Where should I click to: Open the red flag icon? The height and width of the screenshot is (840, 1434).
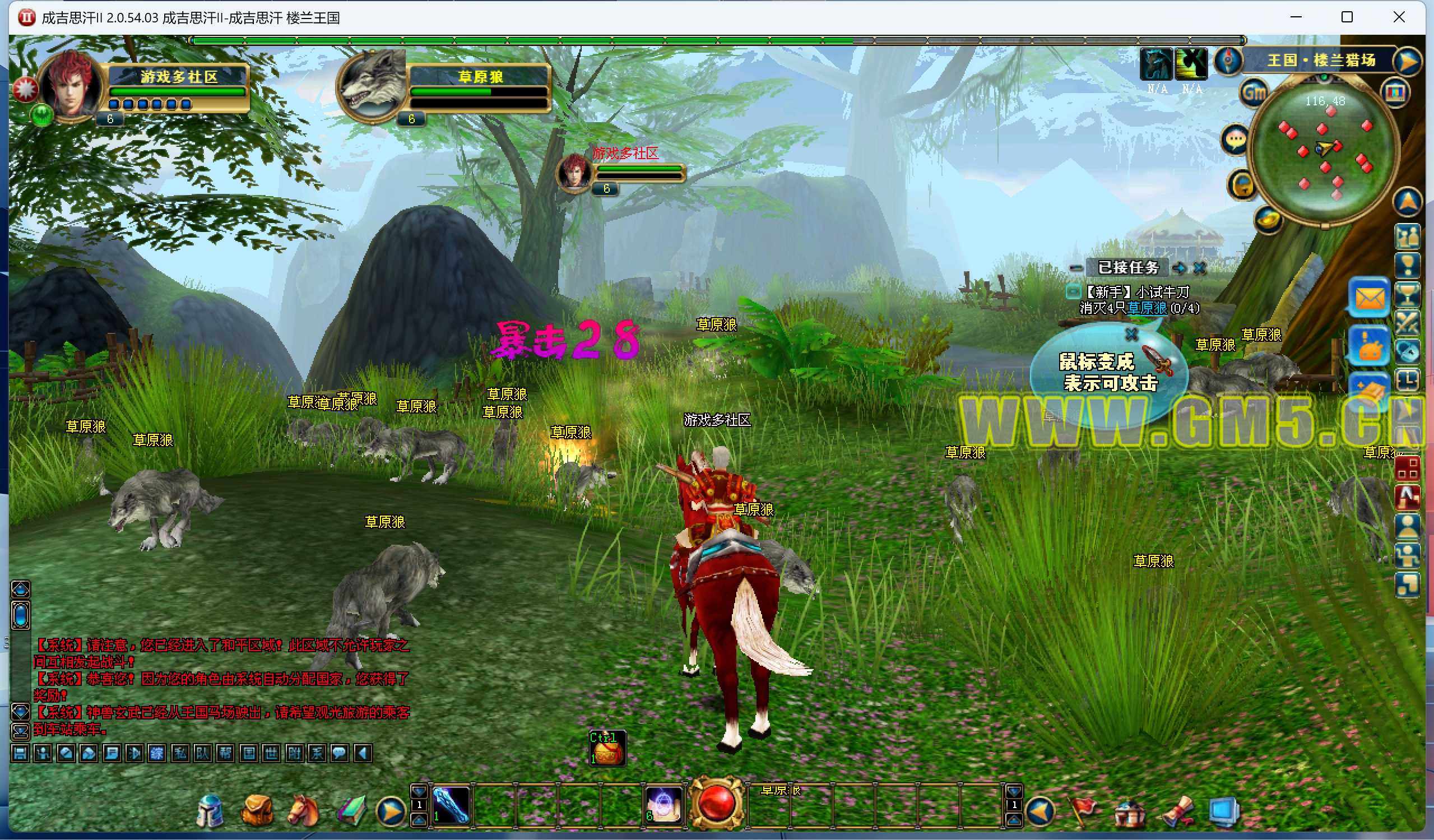1083,810
